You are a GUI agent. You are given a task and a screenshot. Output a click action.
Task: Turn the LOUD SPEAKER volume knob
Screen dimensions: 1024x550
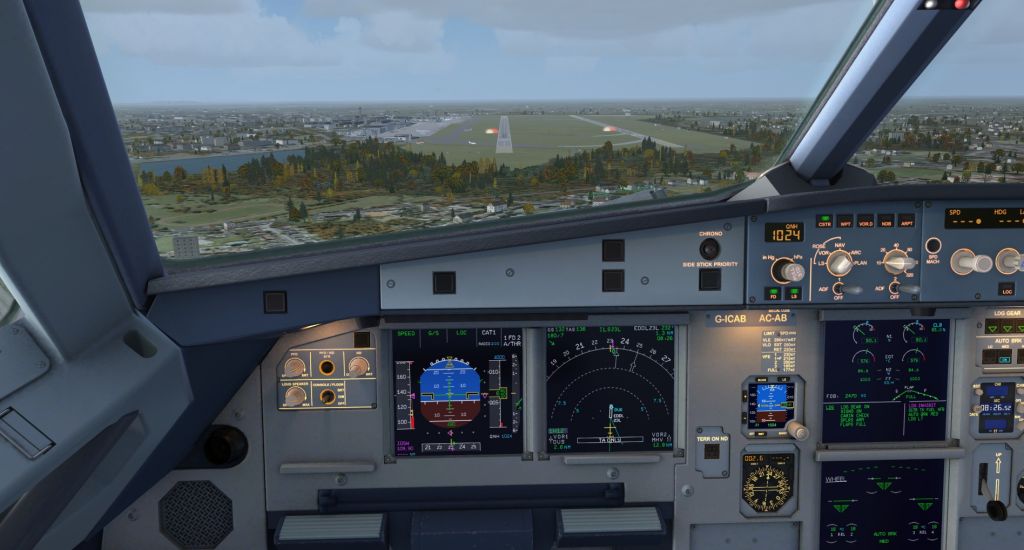[295, 395]
